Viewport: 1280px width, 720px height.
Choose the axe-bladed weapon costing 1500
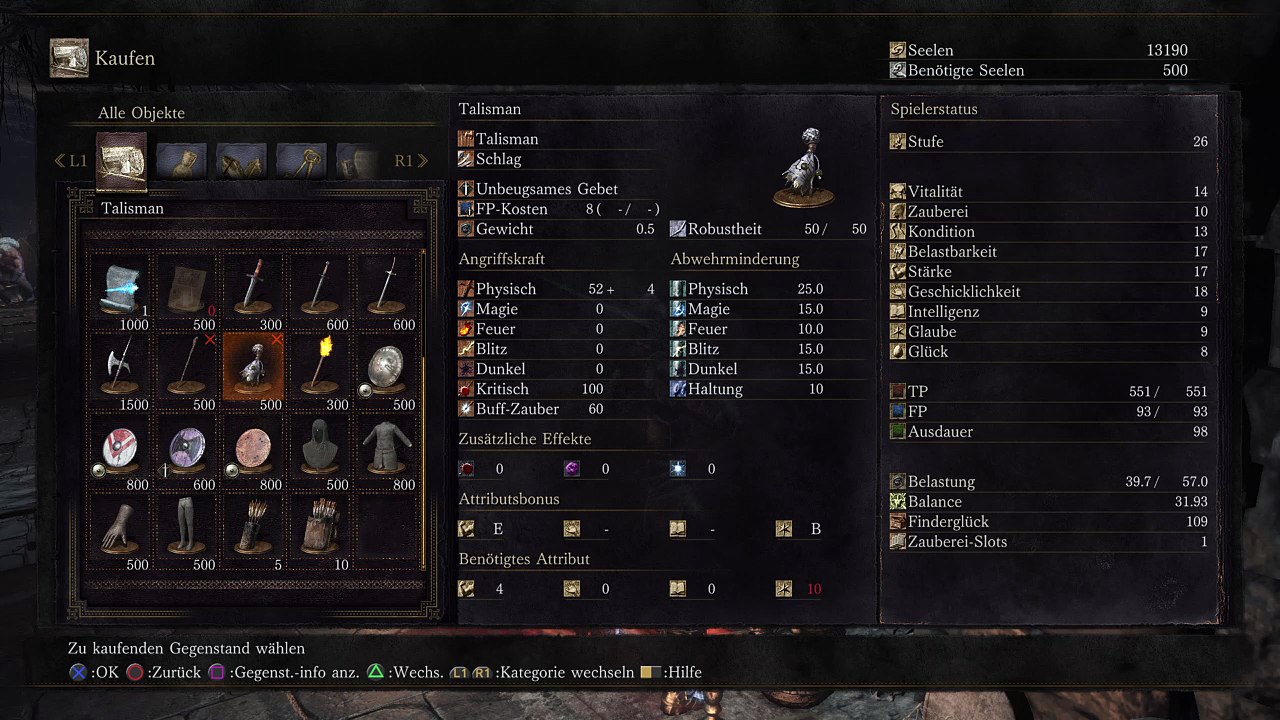[122, 368]
